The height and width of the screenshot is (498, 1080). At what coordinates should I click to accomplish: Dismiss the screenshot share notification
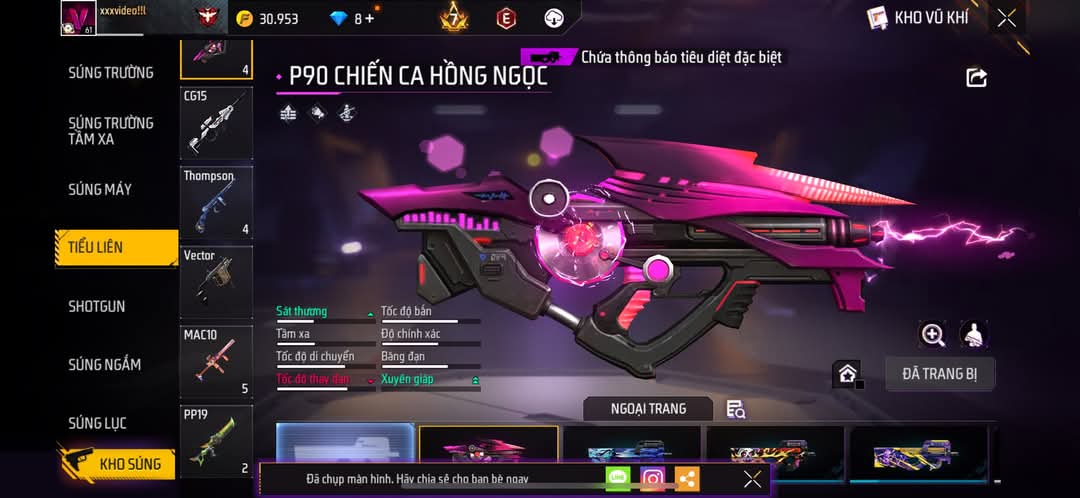pos(753,479)
